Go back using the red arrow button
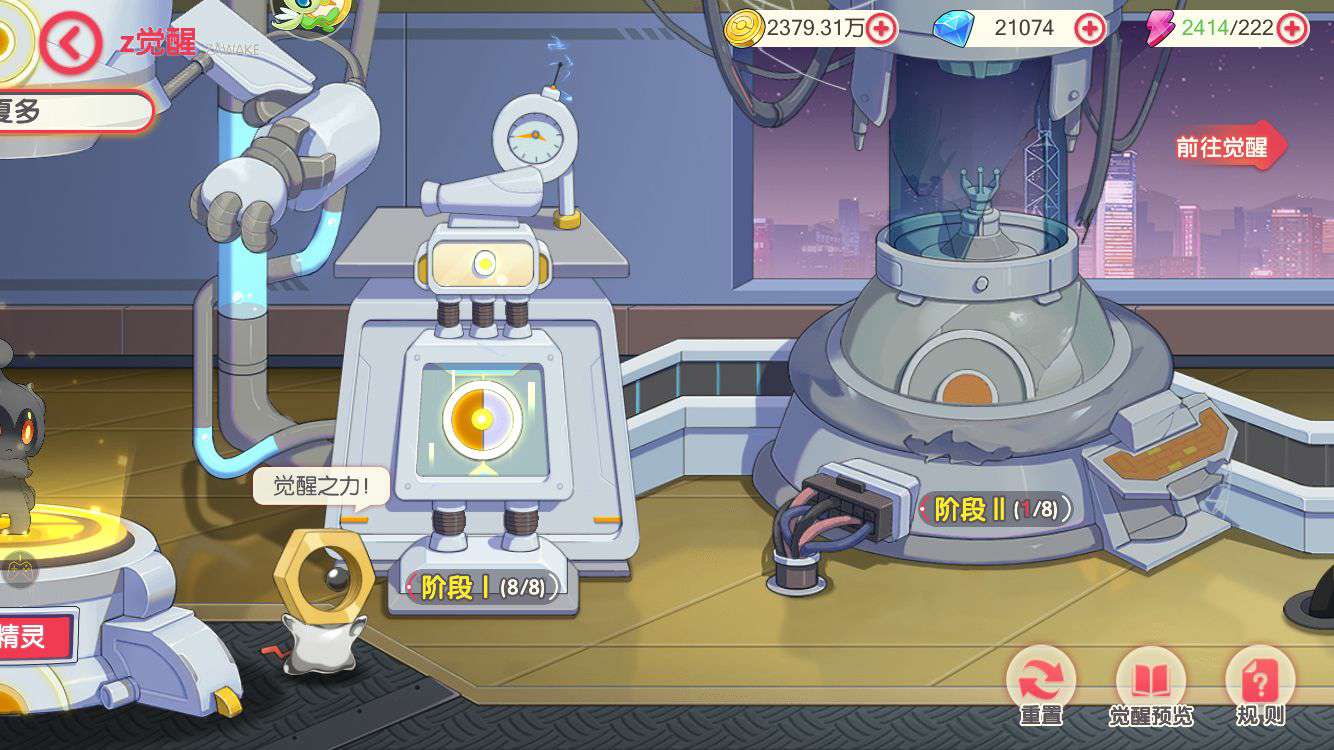1334x750 pixels. click(x=70, y=42)
